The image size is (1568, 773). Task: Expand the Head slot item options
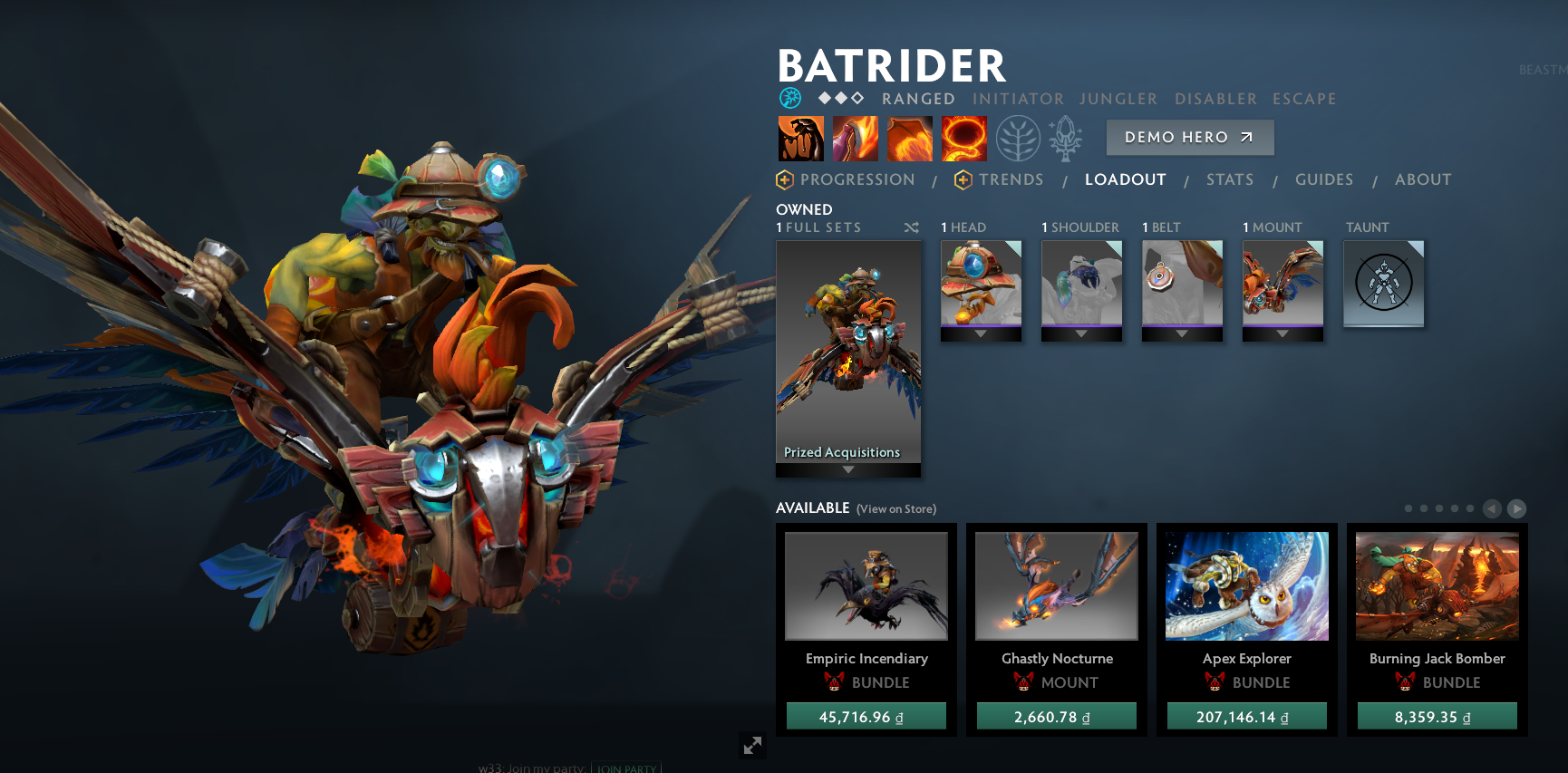pos(981,334)
